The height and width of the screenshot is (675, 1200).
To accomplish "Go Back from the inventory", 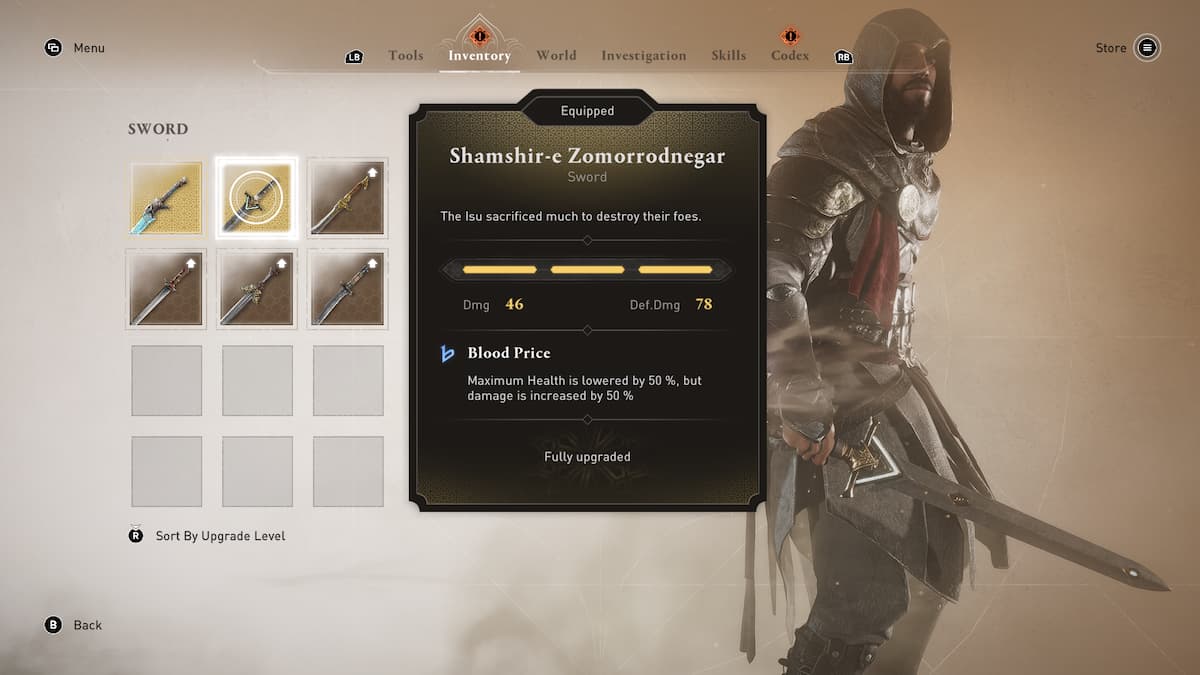I will 87,625.
